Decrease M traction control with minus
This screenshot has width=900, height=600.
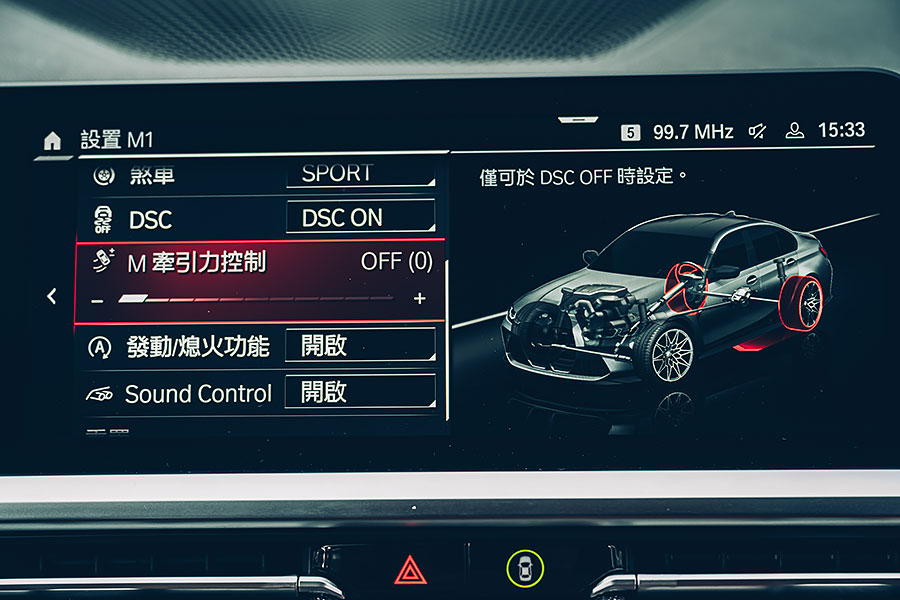97,299
